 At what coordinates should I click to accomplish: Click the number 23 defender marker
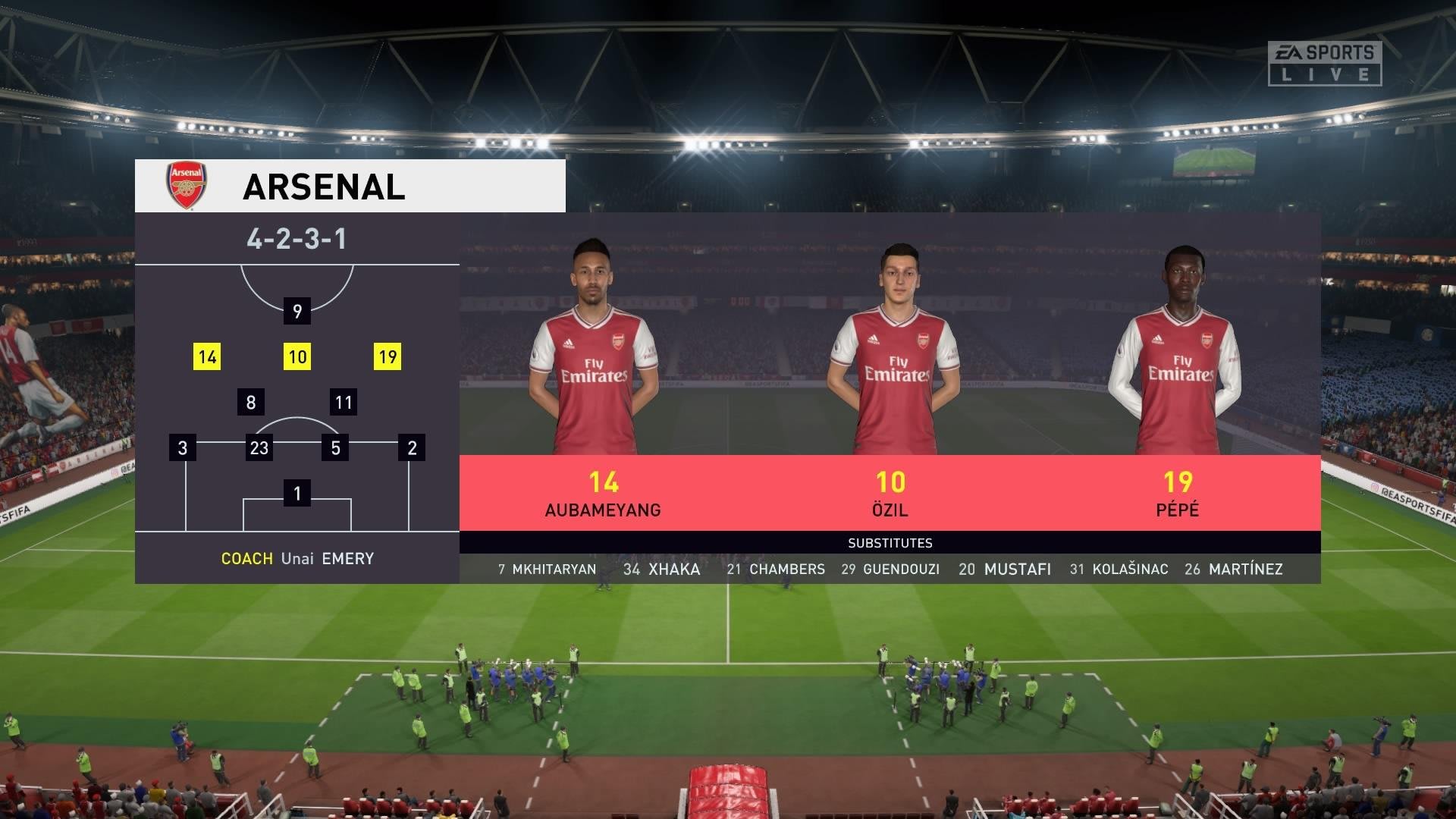[x=259, y=447]
